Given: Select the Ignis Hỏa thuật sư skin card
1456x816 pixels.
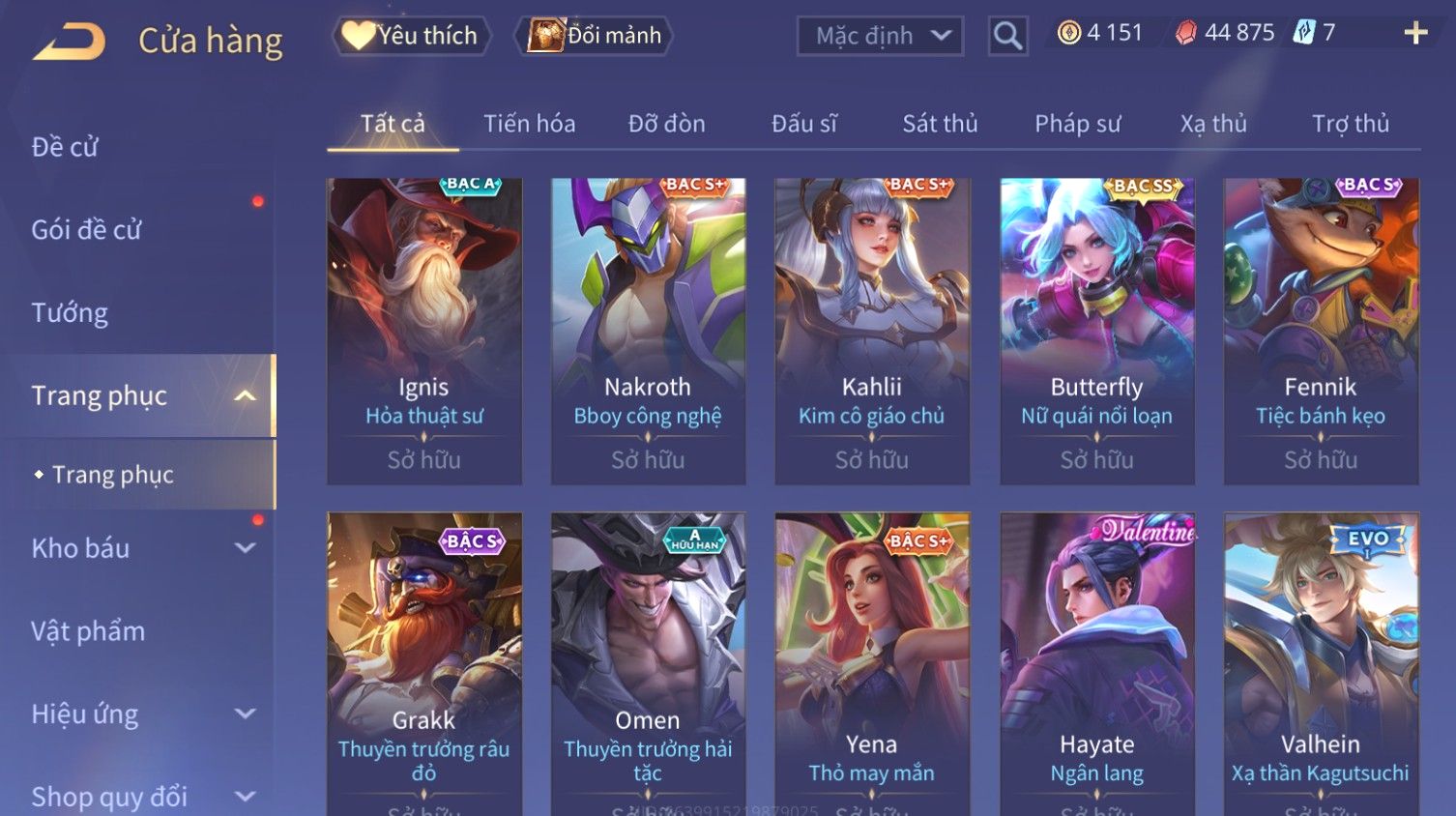Looking at the screenshot, I should (x=424, y=331).
